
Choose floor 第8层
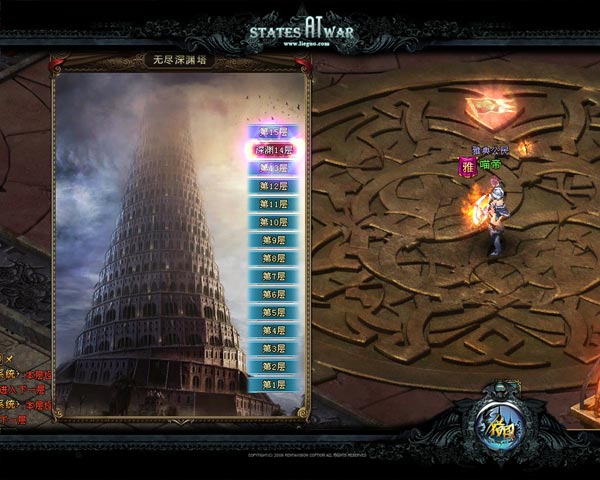(x=273, y=258)
